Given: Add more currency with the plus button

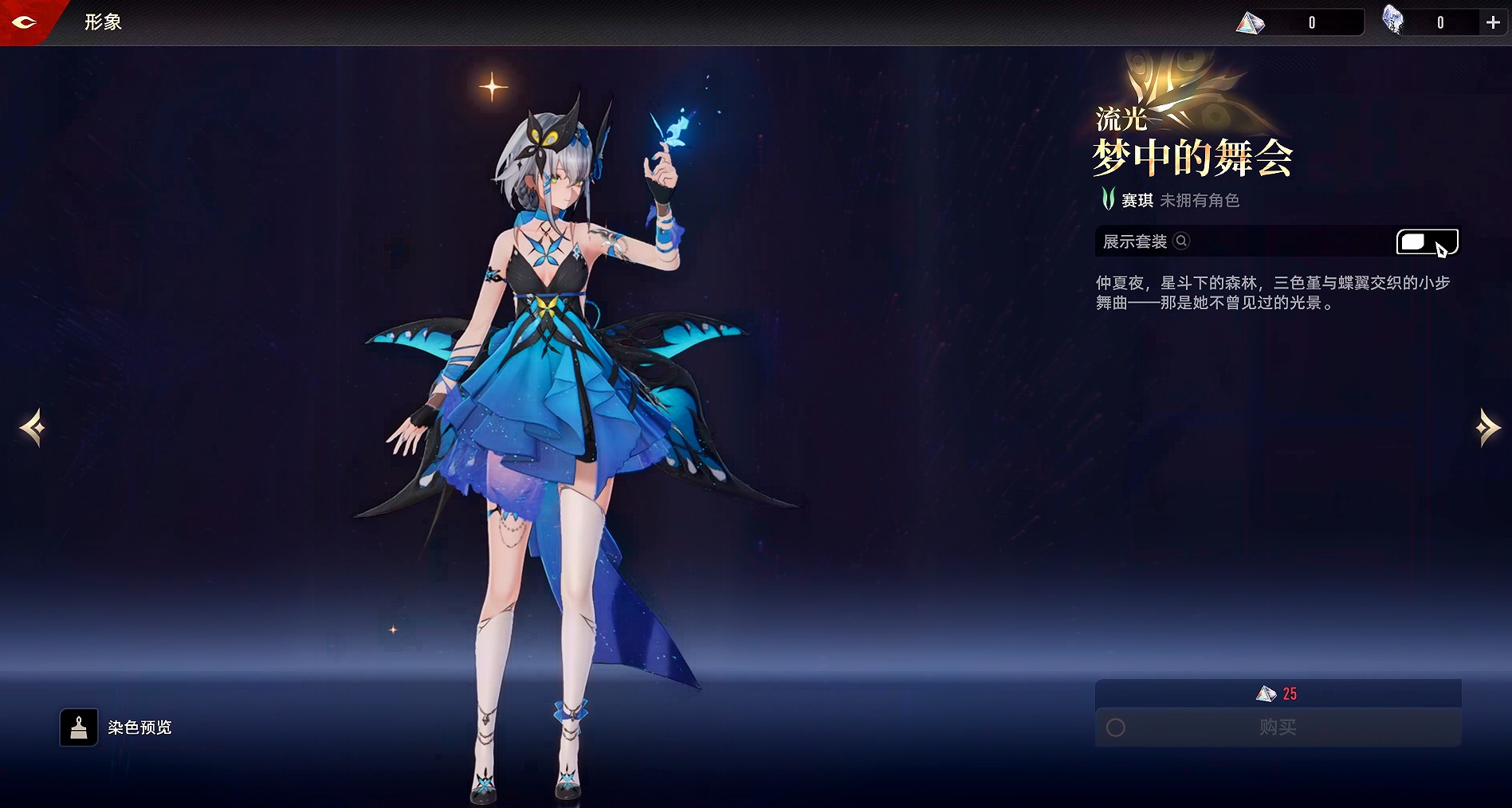Looking at the screenshot, I should pyautogui.click(x=1493, y=23).
